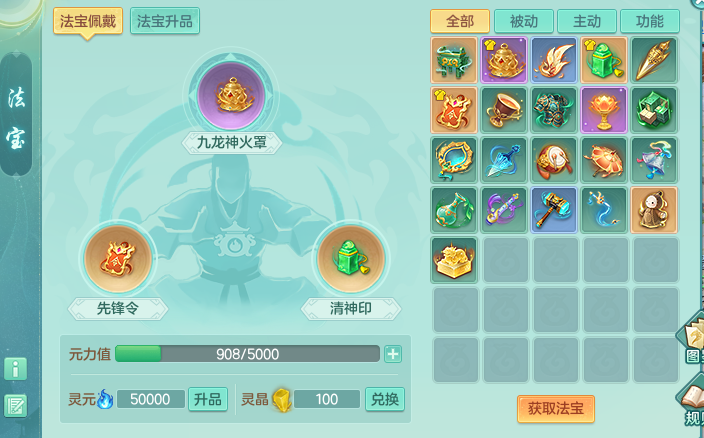Select the 法宝佩戴 tab
The height and width of the screenshot is (438, 704).
click(88, 21)
